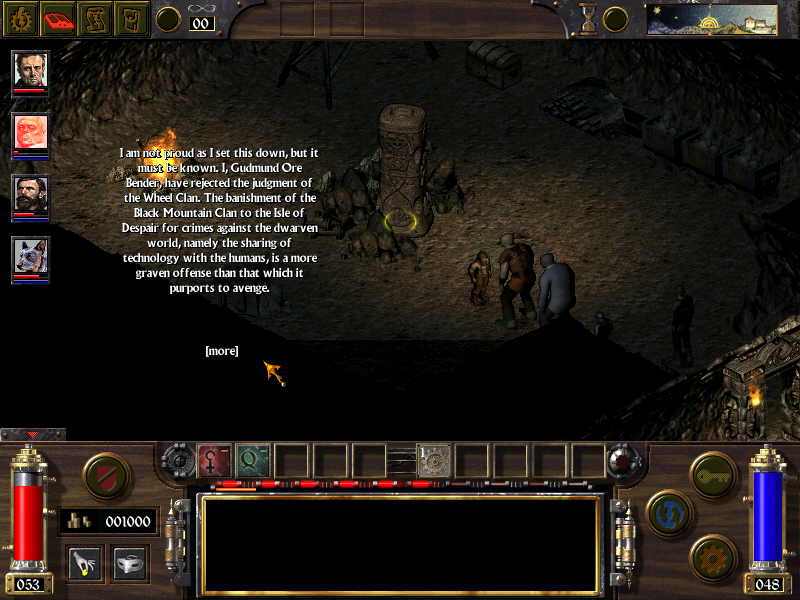Select the first party member portrait
The image size is (800, 600).
coord(31,70)
